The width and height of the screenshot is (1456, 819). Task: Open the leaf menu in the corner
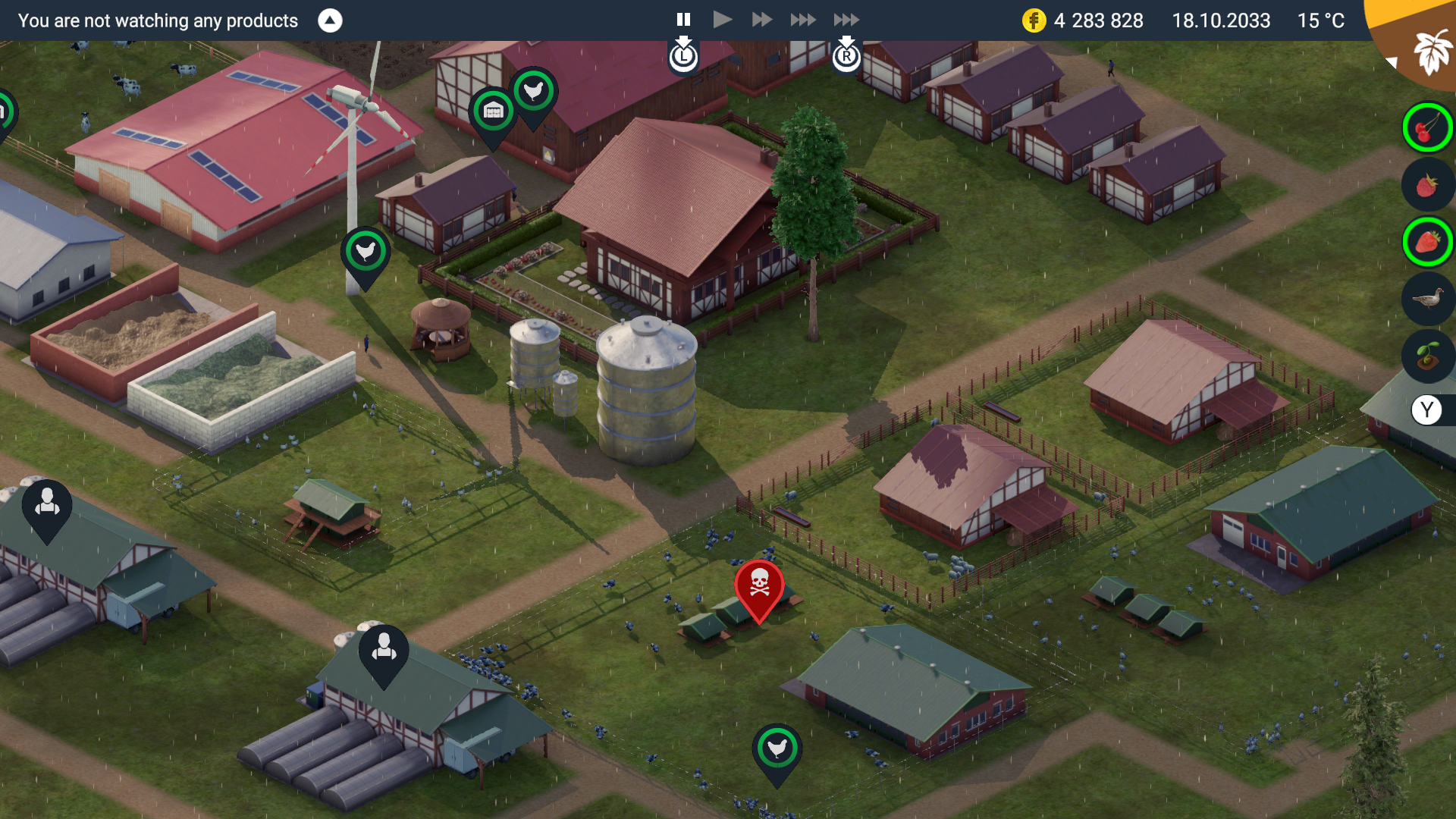pos(1430,51)
